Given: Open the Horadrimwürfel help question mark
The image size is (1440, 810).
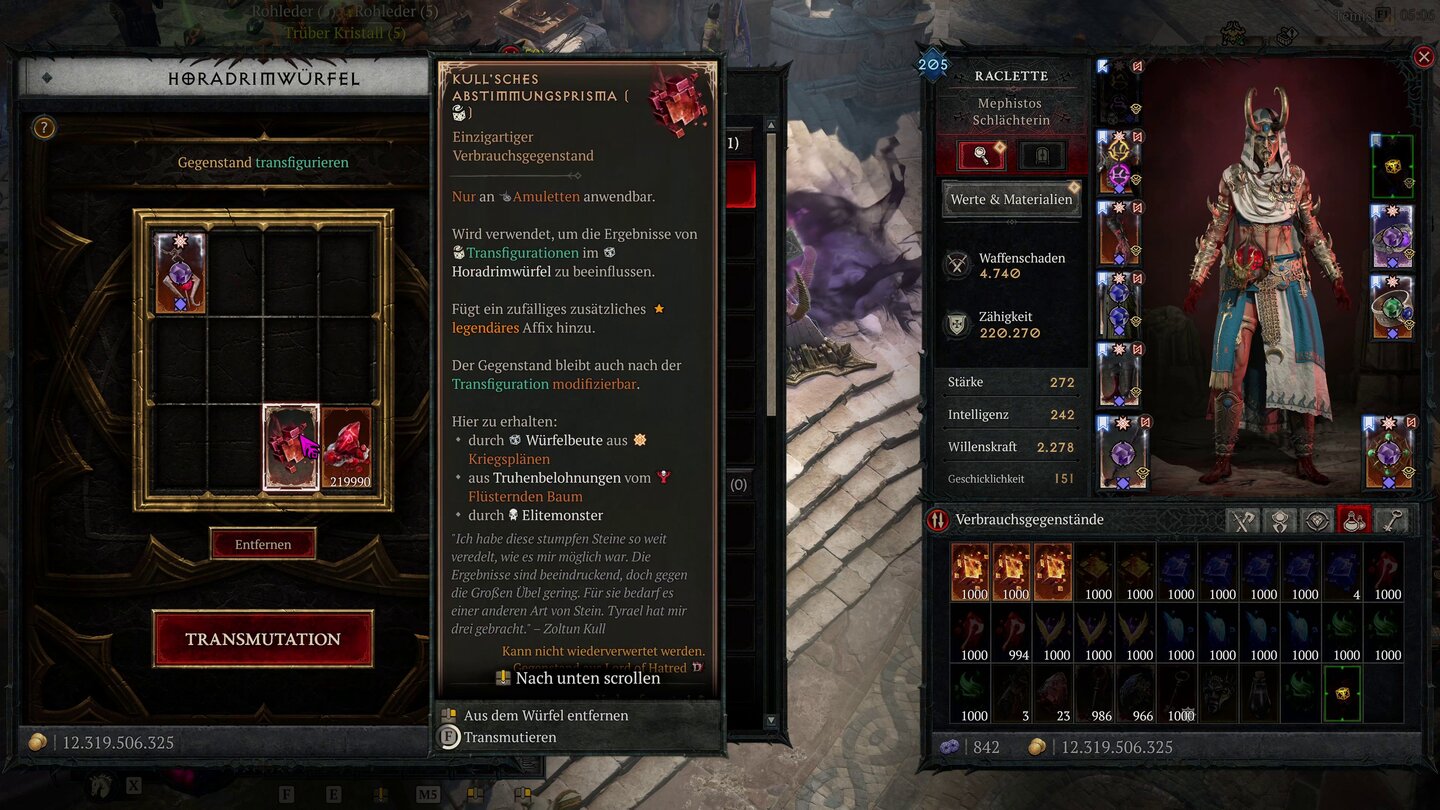Looking at the screenshot, I should point(42,127).
